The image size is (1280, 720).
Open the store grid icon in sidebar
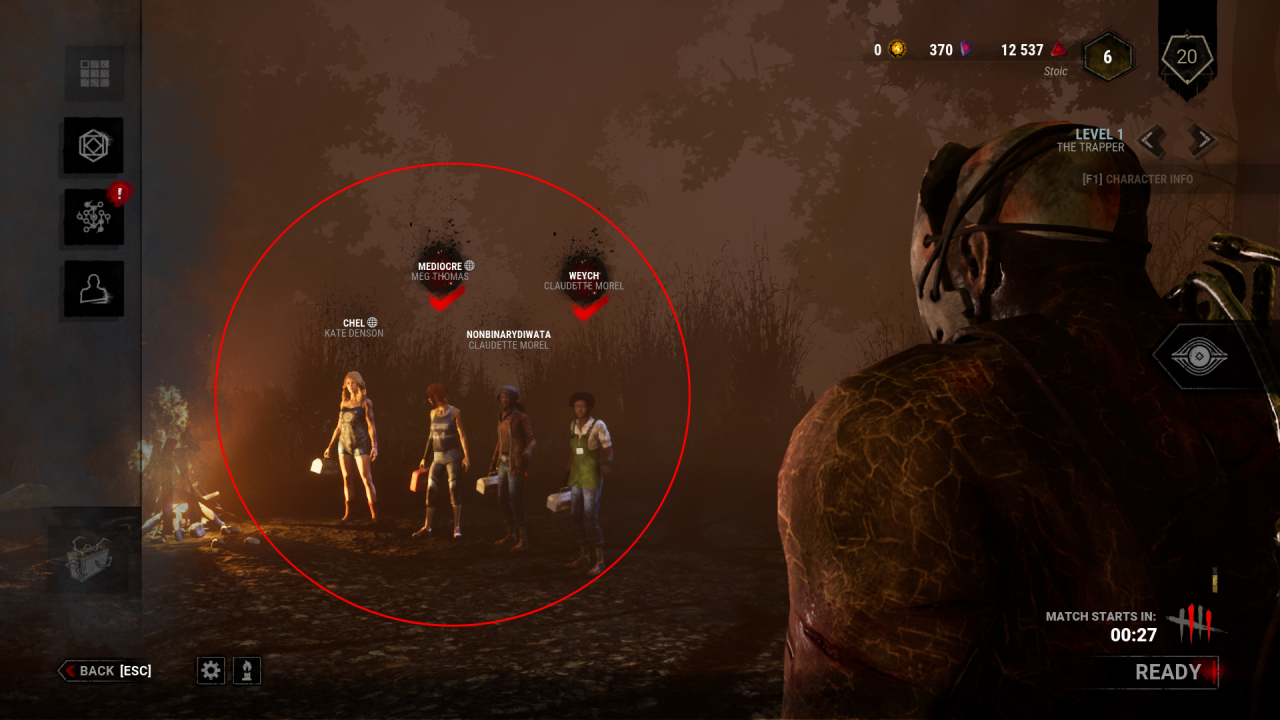[x=93, y=74]
